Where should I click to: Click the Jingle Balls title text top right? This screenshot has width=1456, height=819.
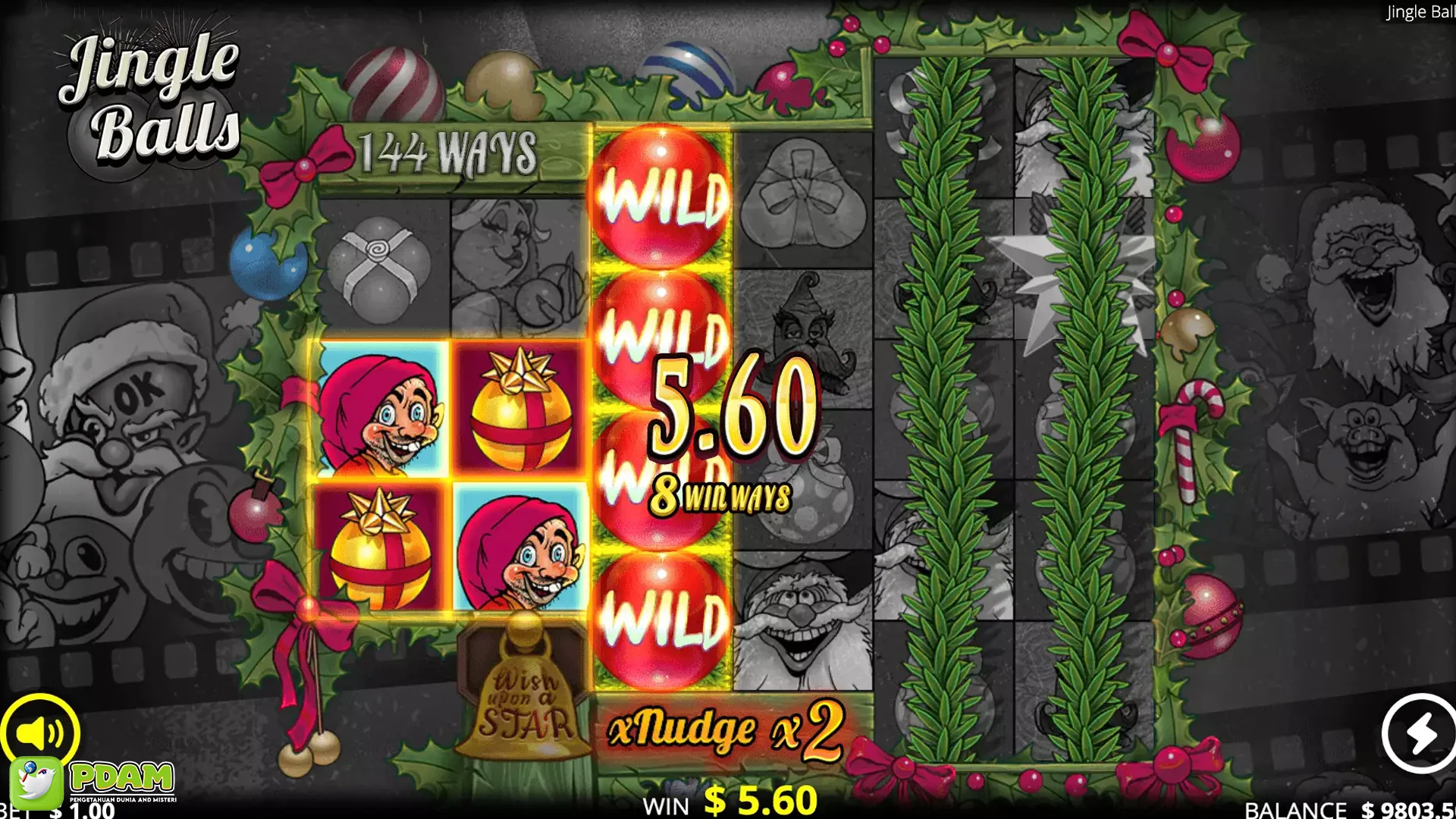[1422, 11]
